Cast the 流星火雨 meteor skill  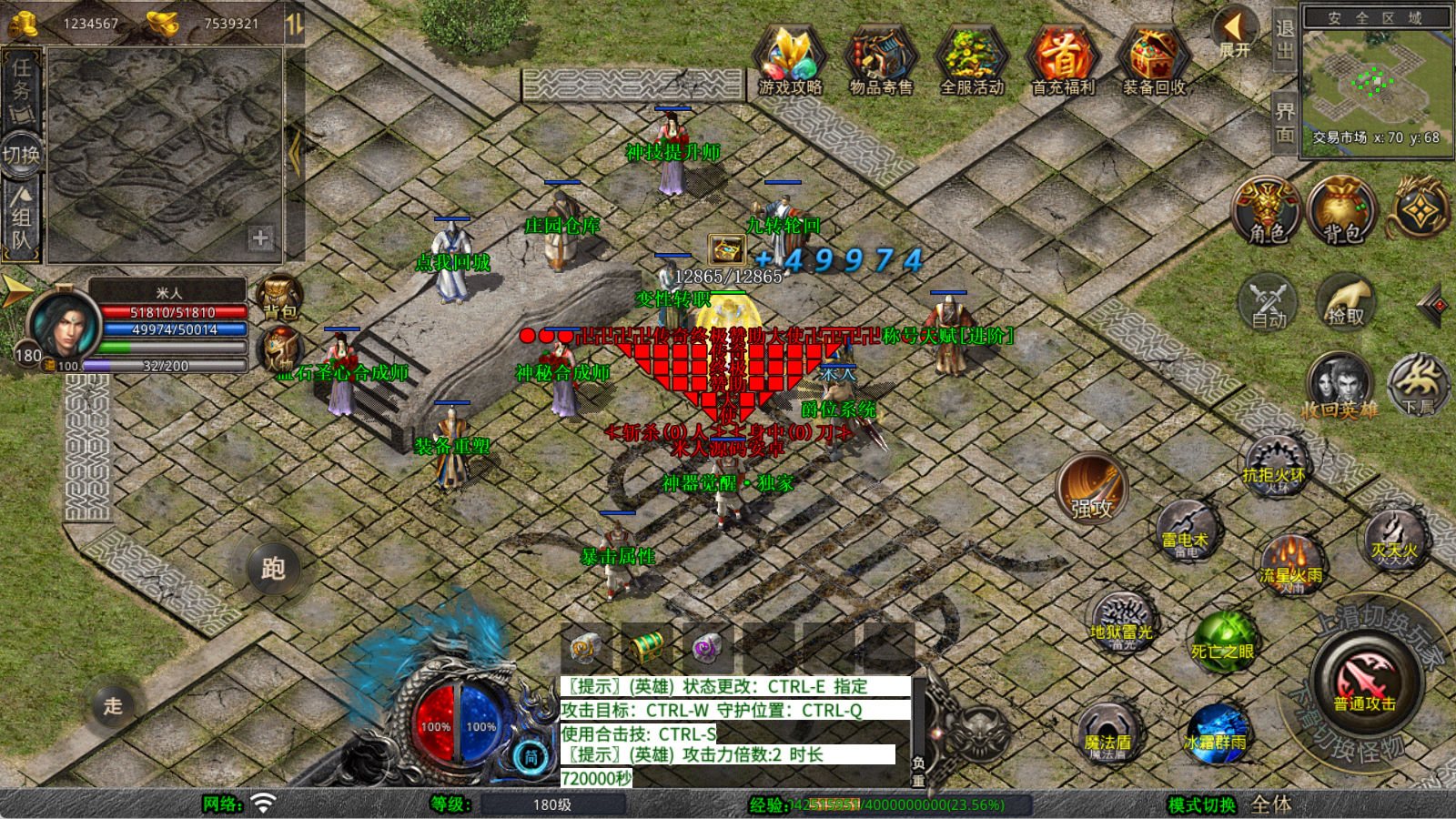coord(1290,562)
